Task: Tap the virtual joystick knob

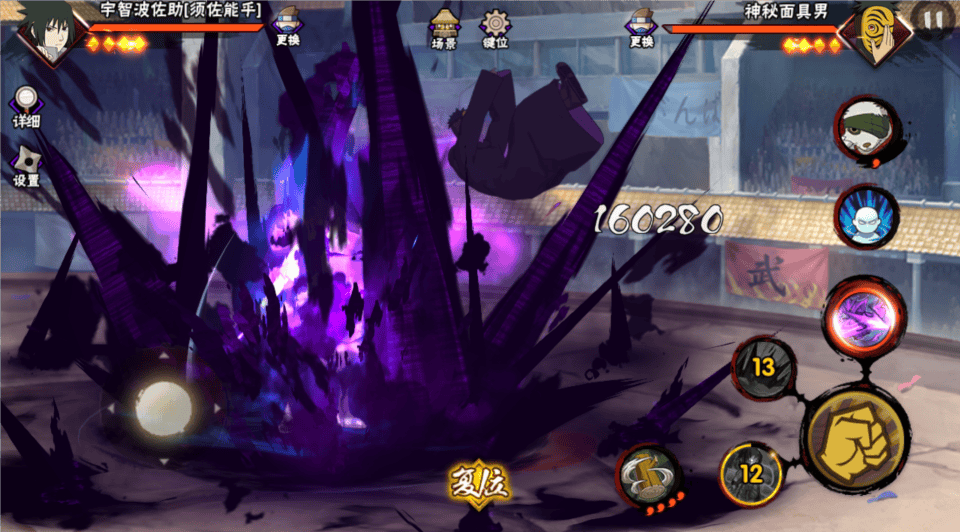Action: (x=163, y=405)
